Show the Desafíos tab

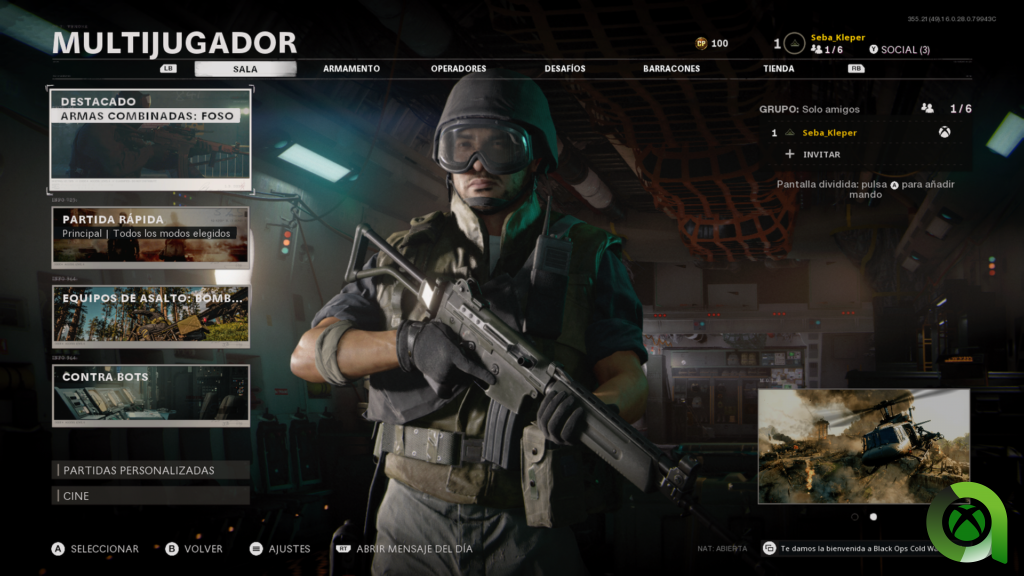point(565,69)
